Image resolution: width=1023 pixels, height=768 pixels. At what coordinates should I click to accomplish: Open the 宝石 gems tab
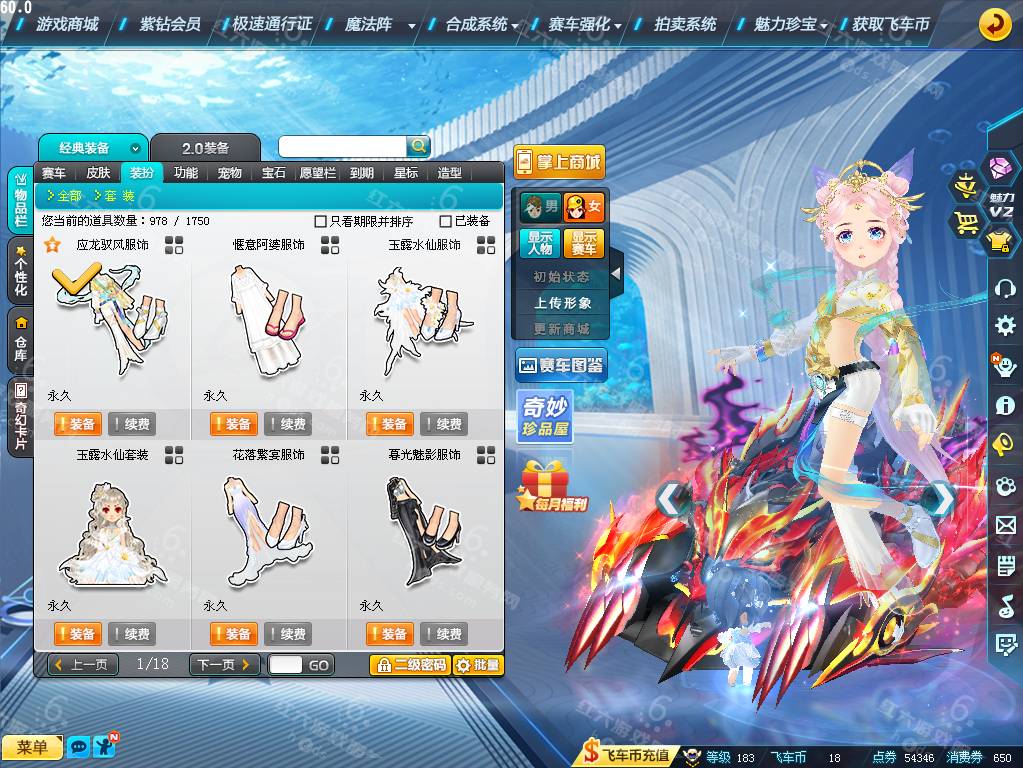[x=274, y=173]
